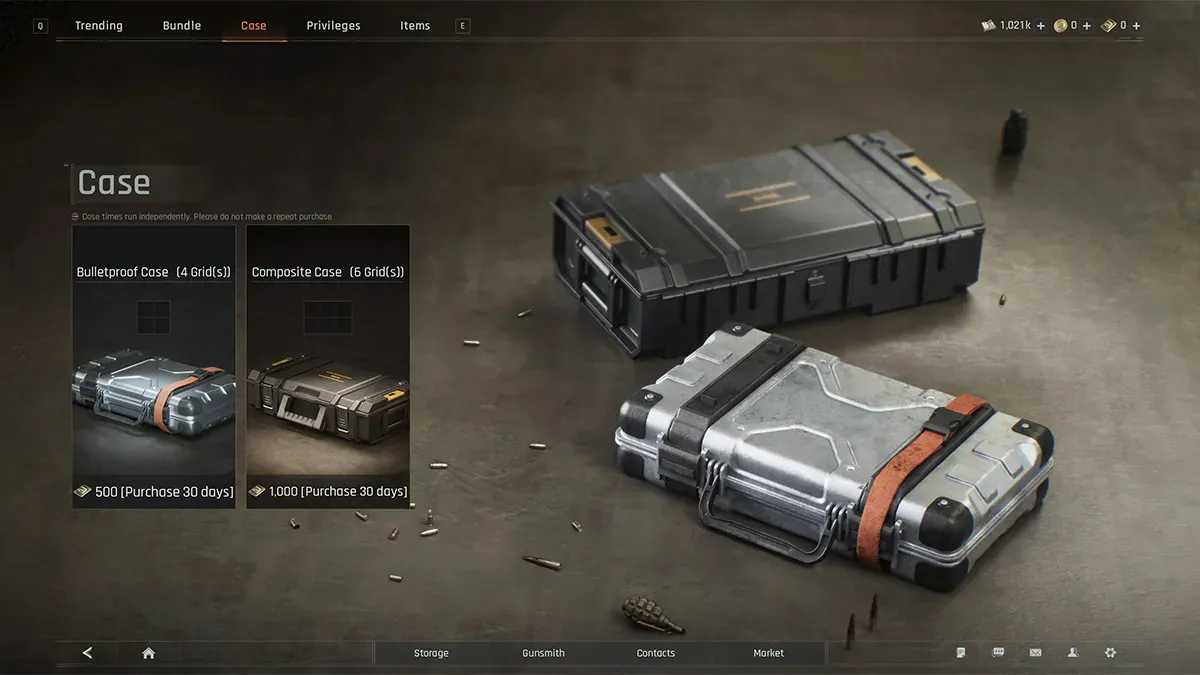
Task: Switch to the Trending tab
Action: (x=99, y=26)
